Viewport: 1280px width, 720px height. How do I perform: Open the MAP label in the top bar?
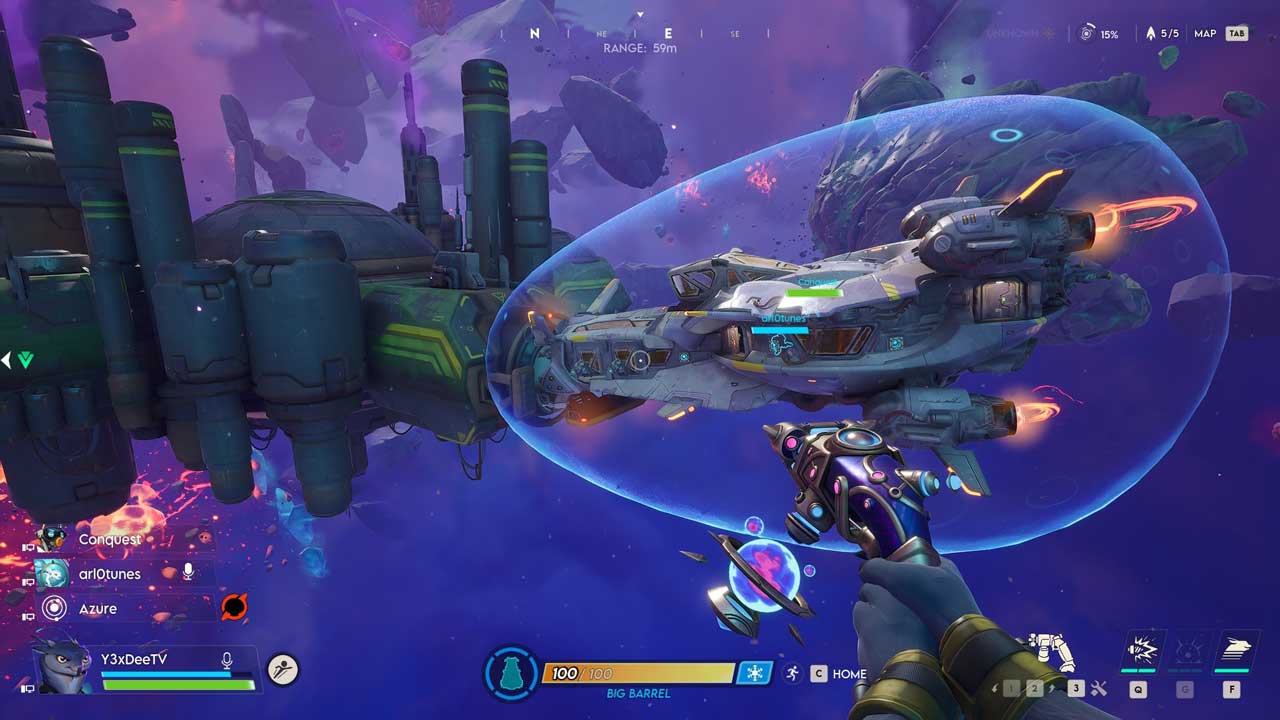click(1205, 34)
